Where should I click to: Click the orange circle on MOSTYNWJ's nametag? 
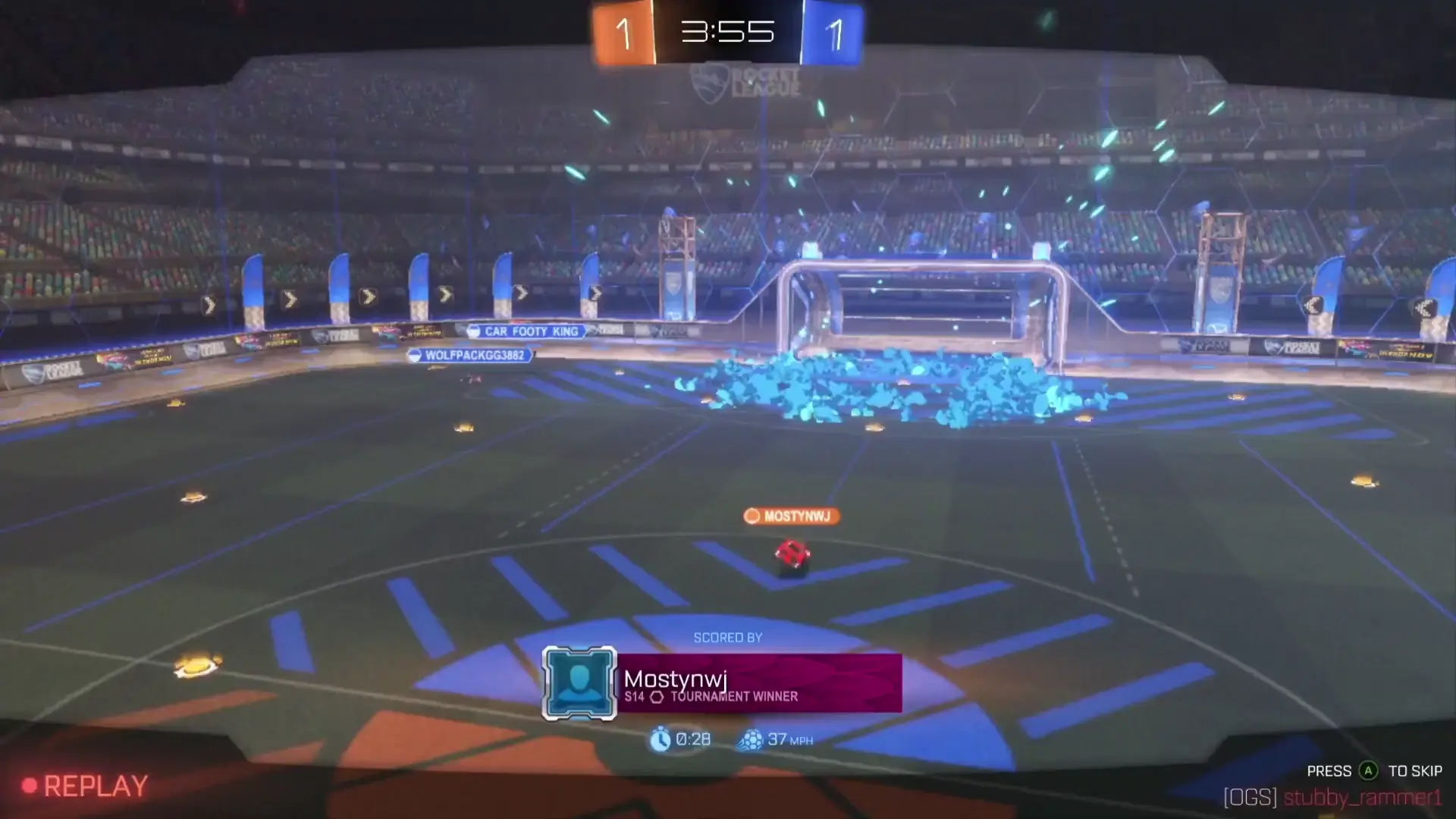pos(752,516)
